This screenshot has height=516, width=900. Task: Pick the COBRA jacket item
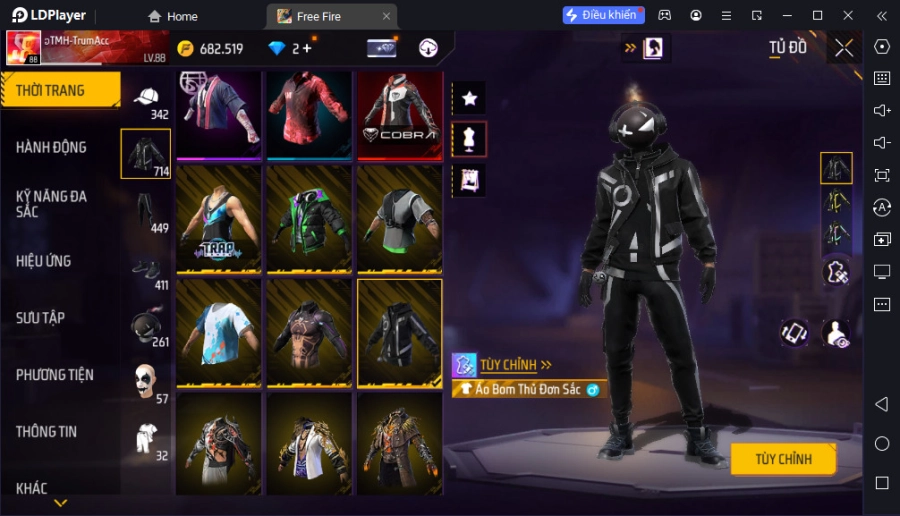[399, 114]
